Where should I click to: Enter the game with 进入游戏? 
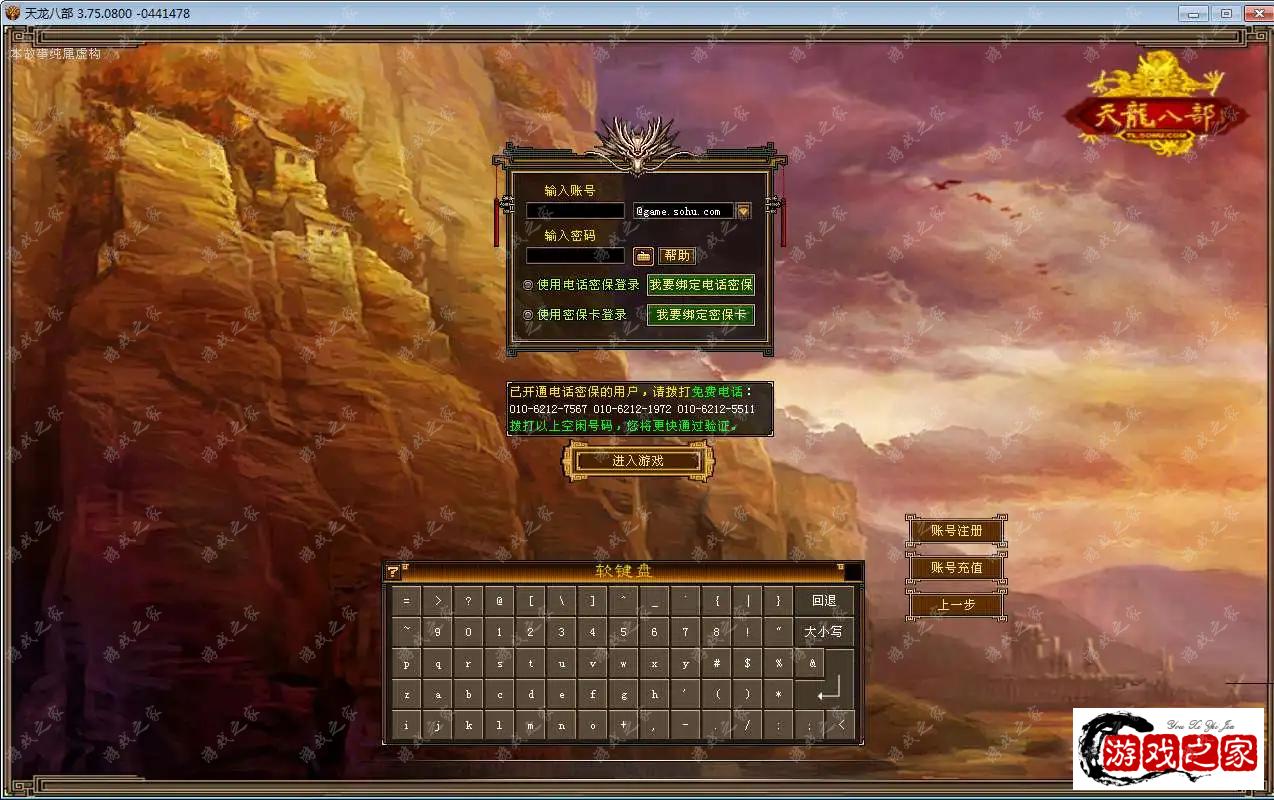click(x=638, y=460)
